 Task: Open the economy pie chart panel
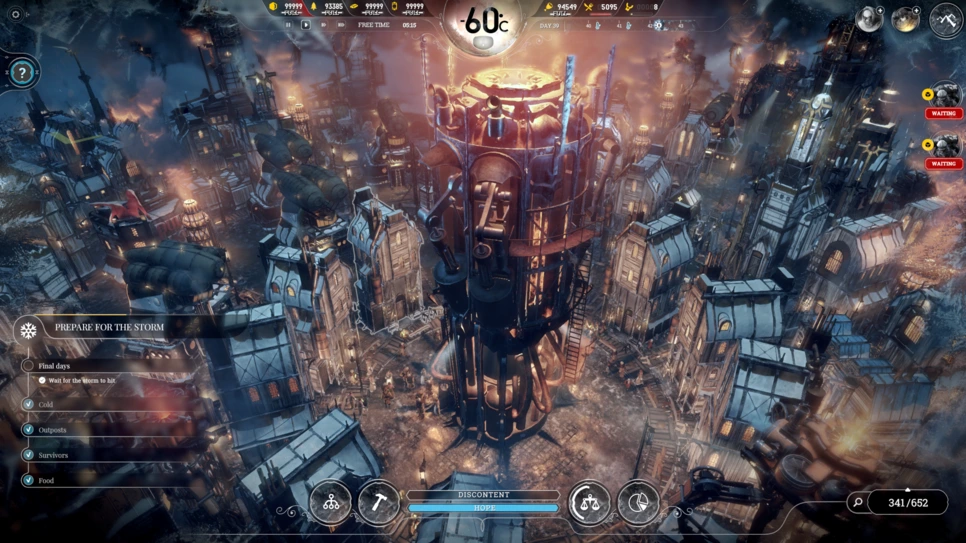pos(638,503)
